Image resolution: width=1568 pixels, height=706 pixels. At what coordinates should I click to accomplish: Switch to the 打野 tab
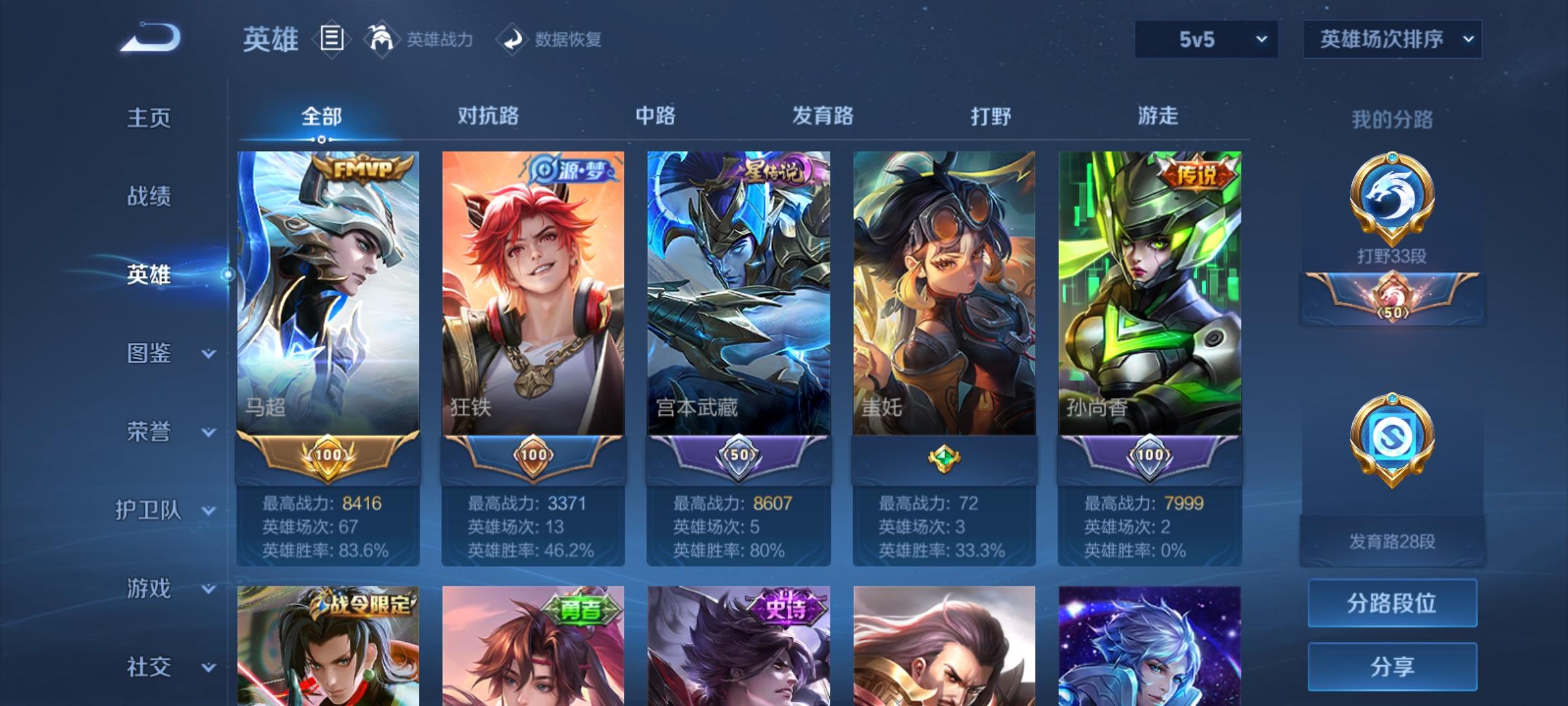point(989,116)
